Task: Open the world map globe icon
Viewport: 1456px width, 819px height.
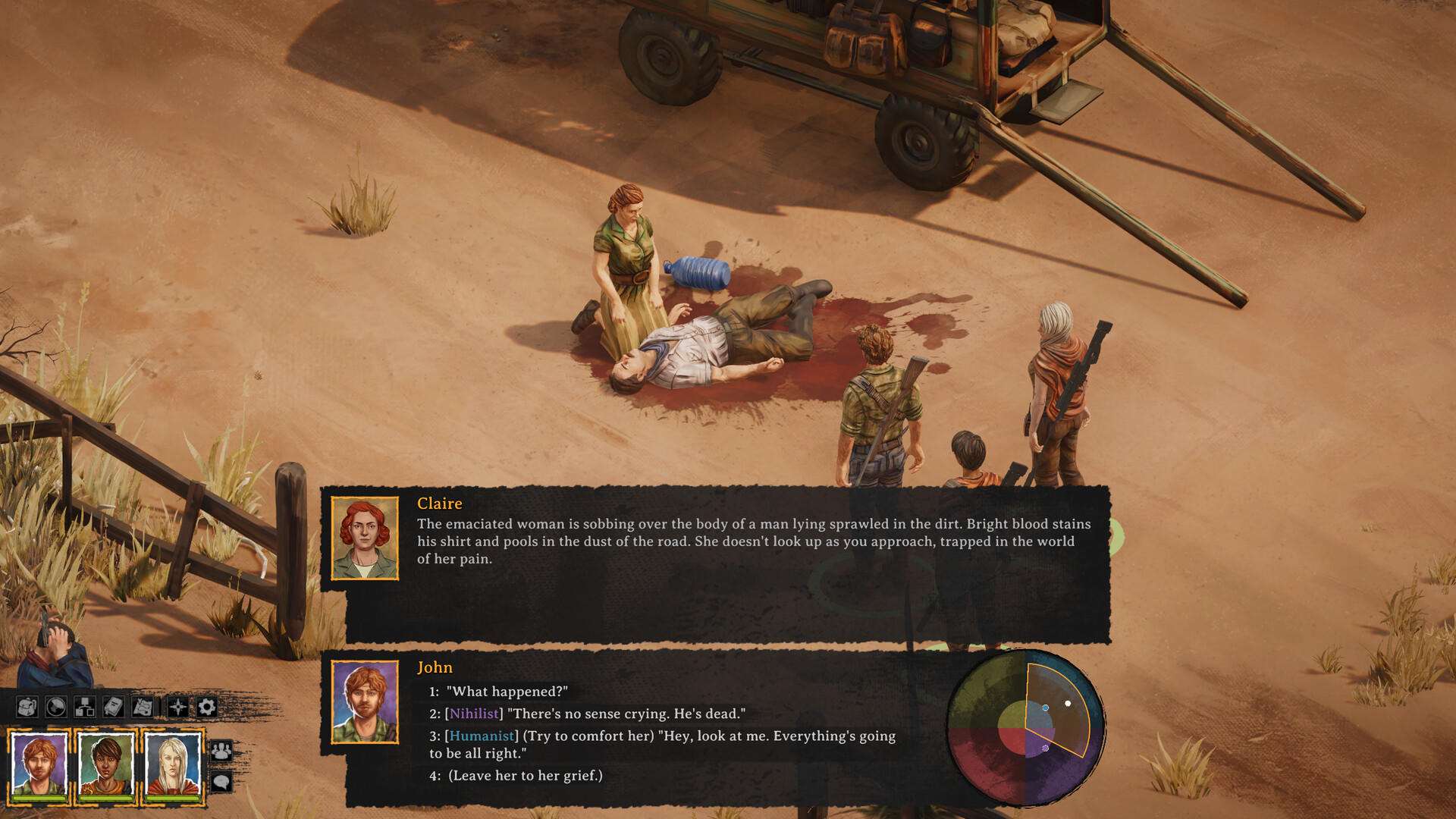Action: (55, 707)
